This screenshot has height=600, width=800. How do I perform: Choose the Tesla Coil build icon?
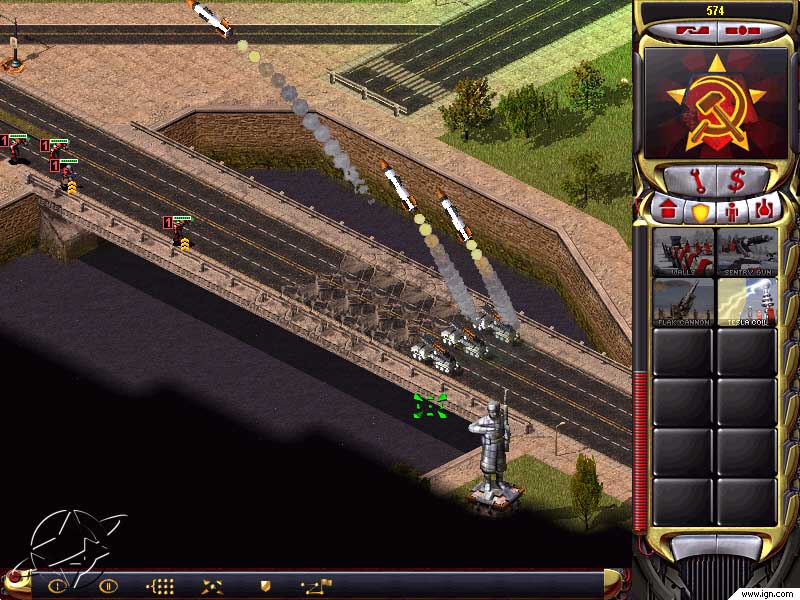pos(747,301)
